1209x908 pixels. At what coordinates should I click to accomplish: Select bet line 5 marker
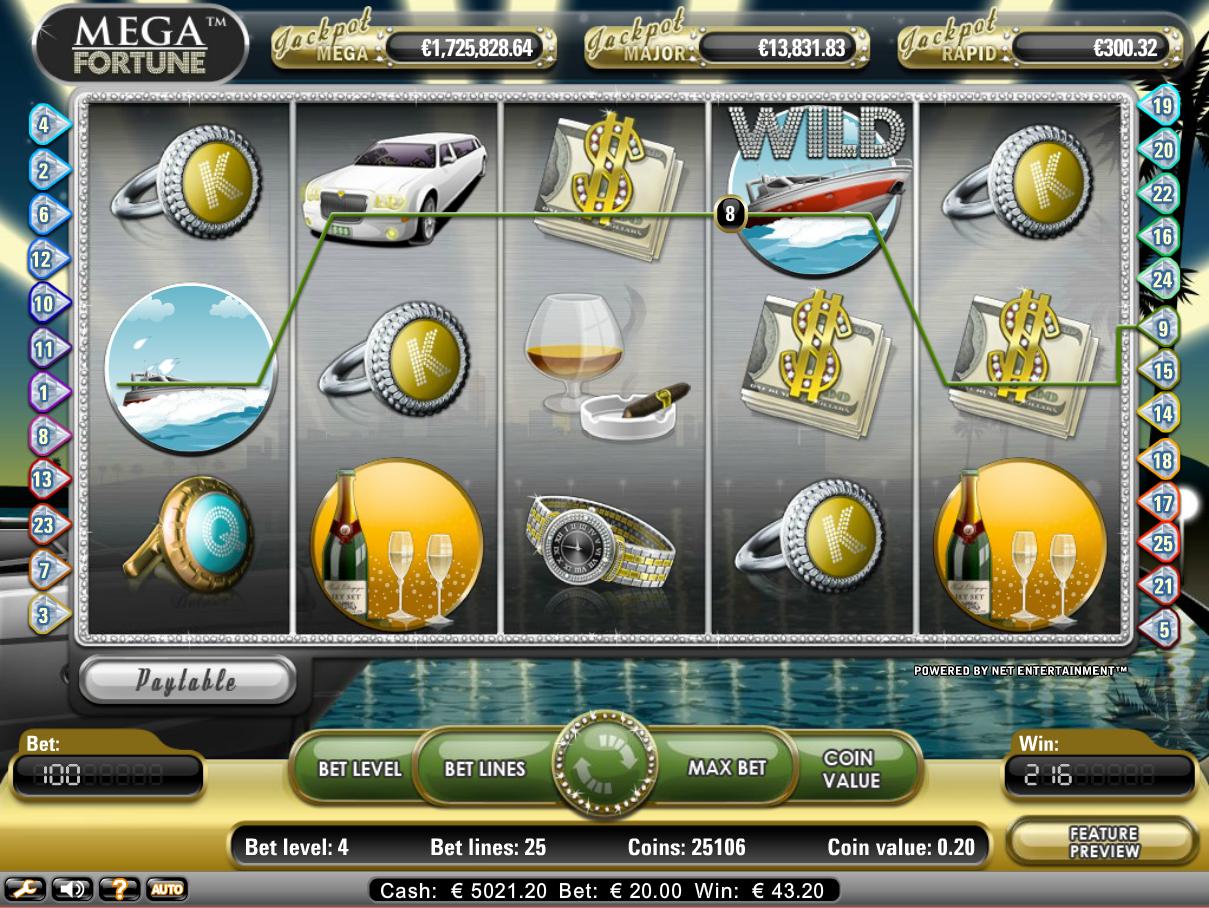click(x=1162, y=629)
